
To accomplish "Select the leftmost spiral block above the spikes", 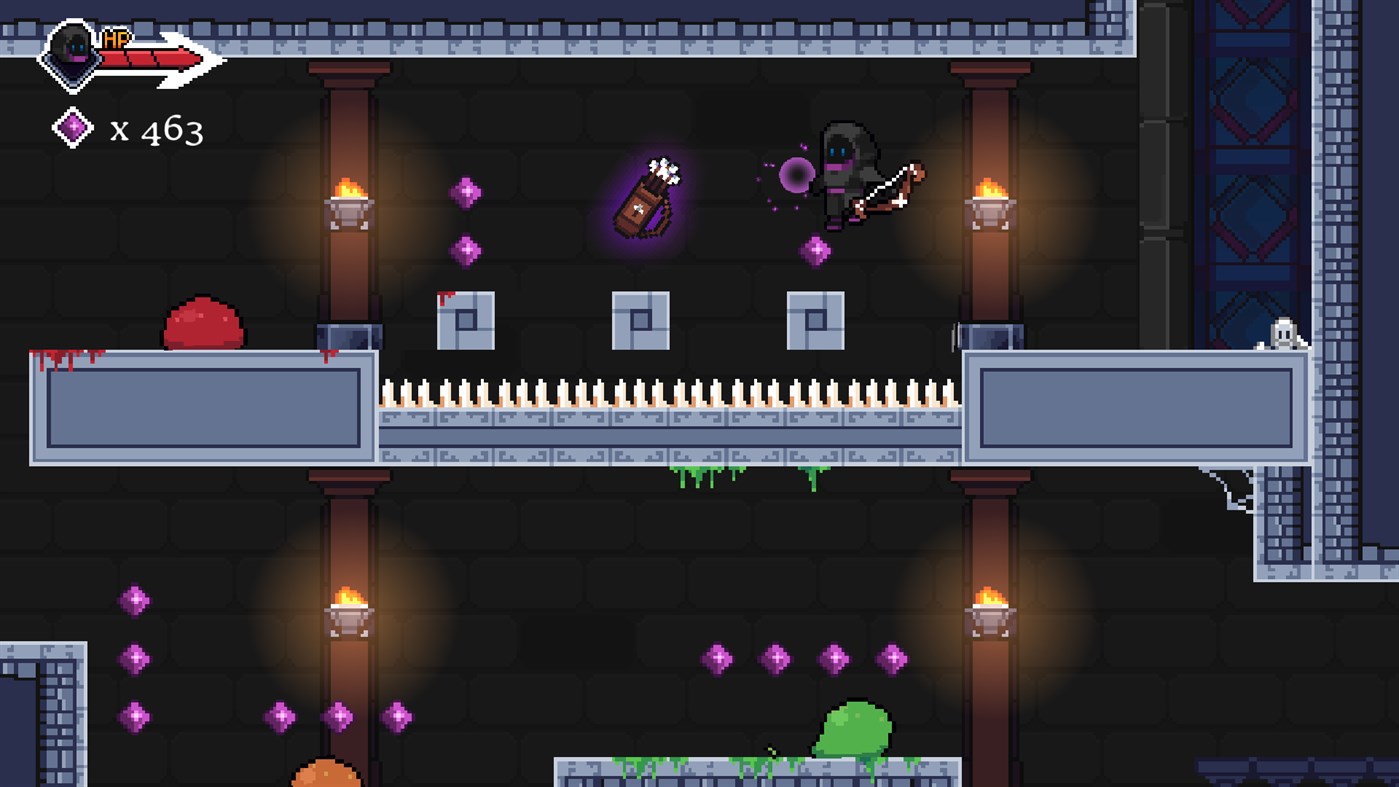I will pos(465,320).
